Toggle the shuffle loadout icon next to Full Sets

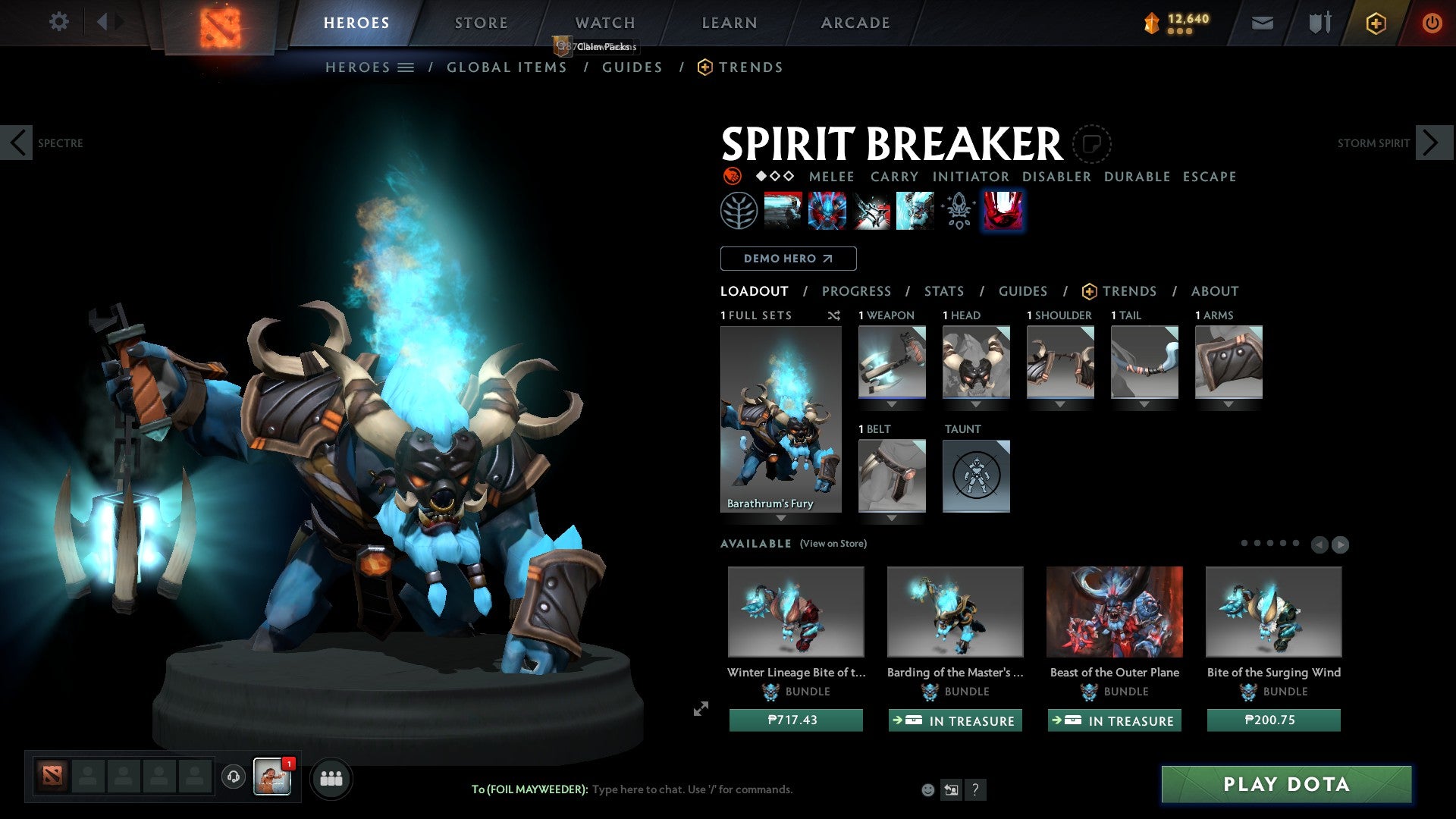[x=834, y=315]
